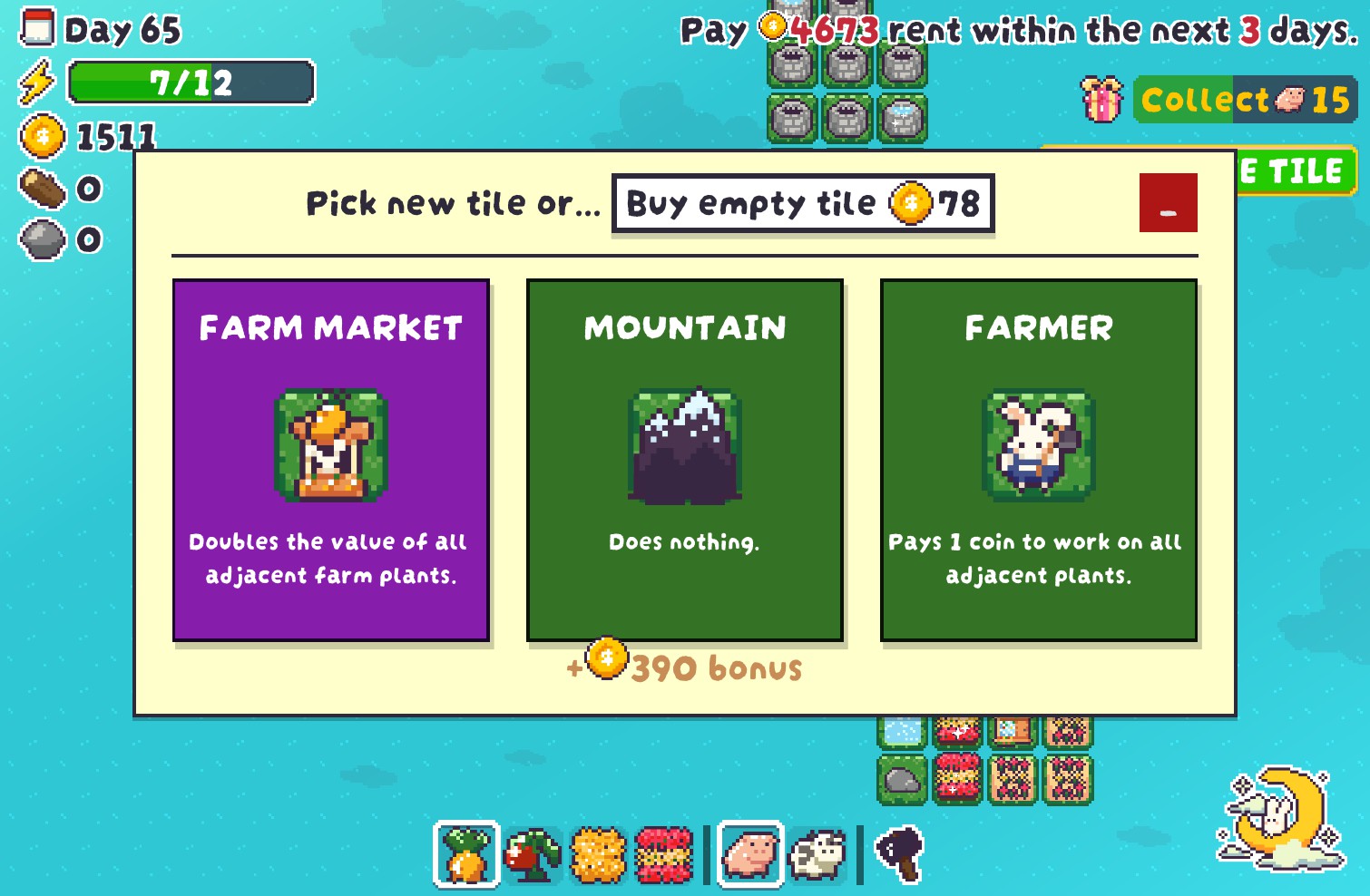Click the coin icon next to 1511
This screenshot has width=1370, height=896.
click(x=41, y=138)
